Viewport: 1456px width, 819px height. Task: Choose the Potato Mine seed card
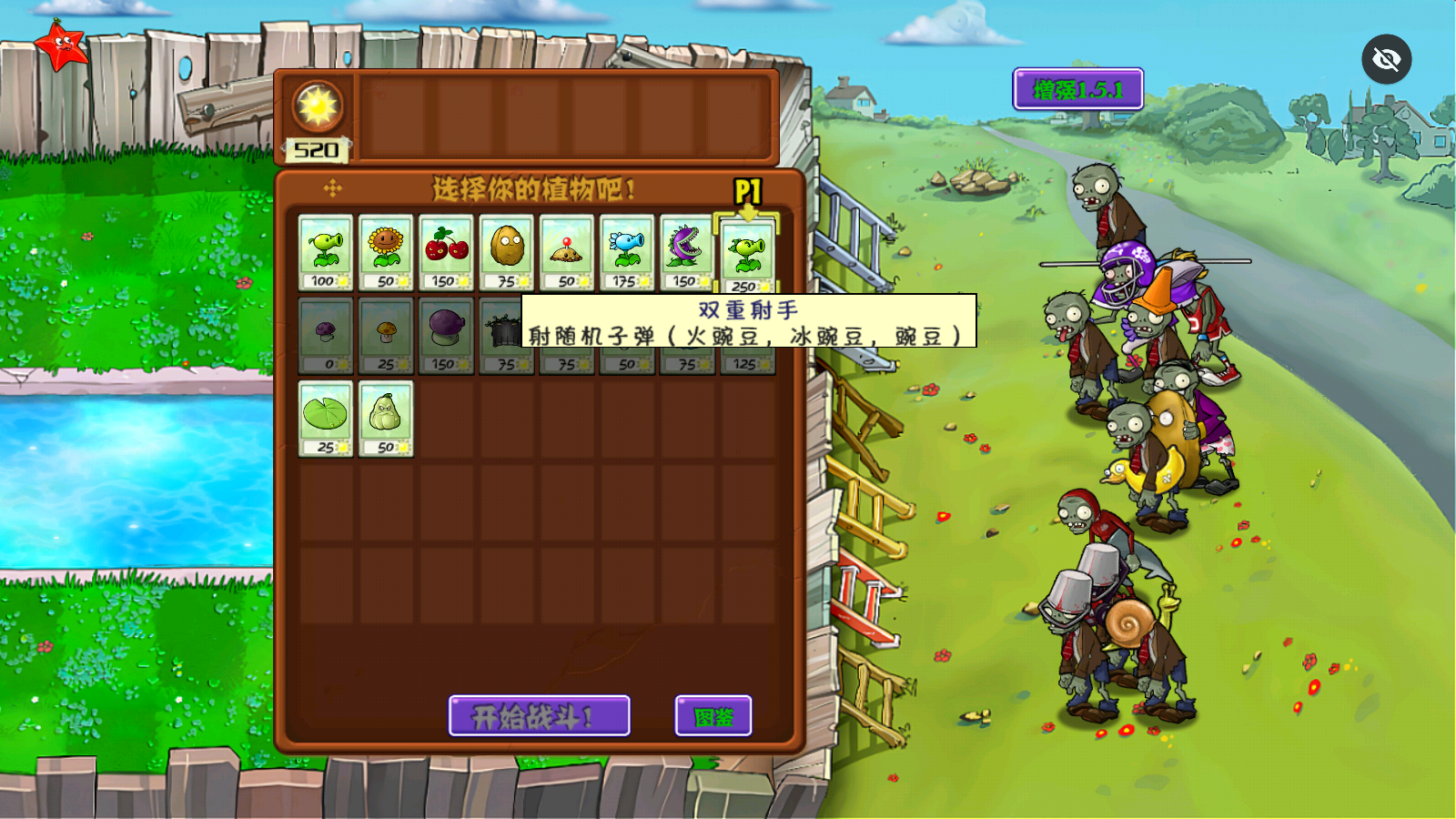(x=566, y=253)
